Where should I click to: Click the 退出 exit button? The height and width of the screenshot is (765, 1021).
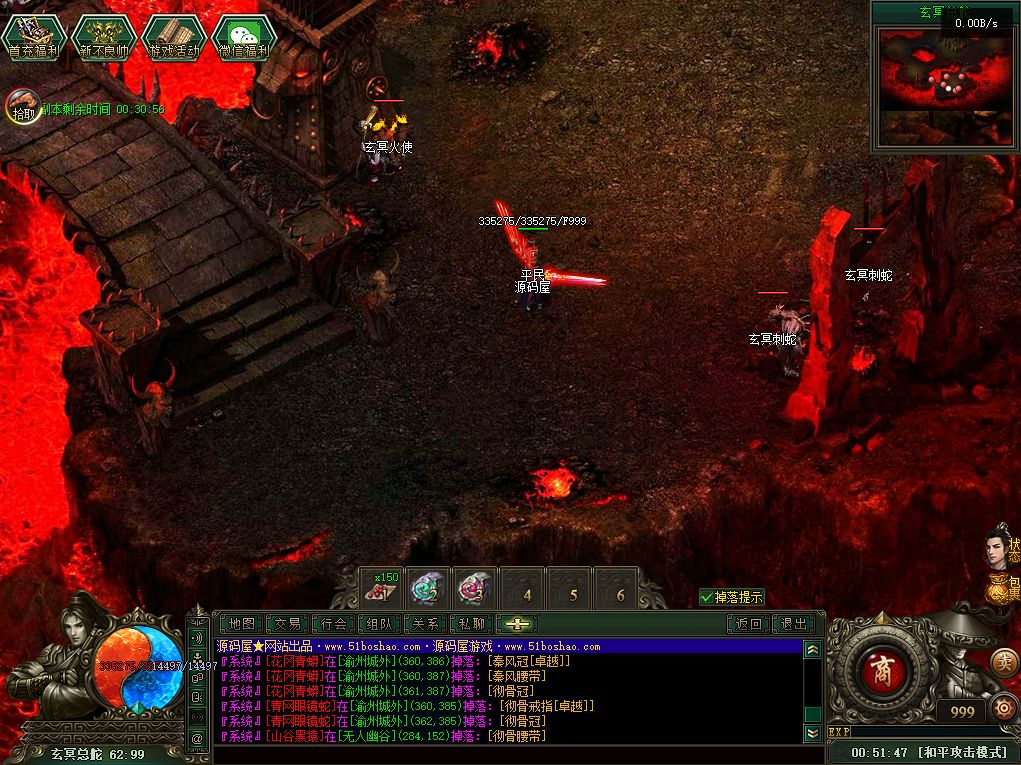click(795, 623)
